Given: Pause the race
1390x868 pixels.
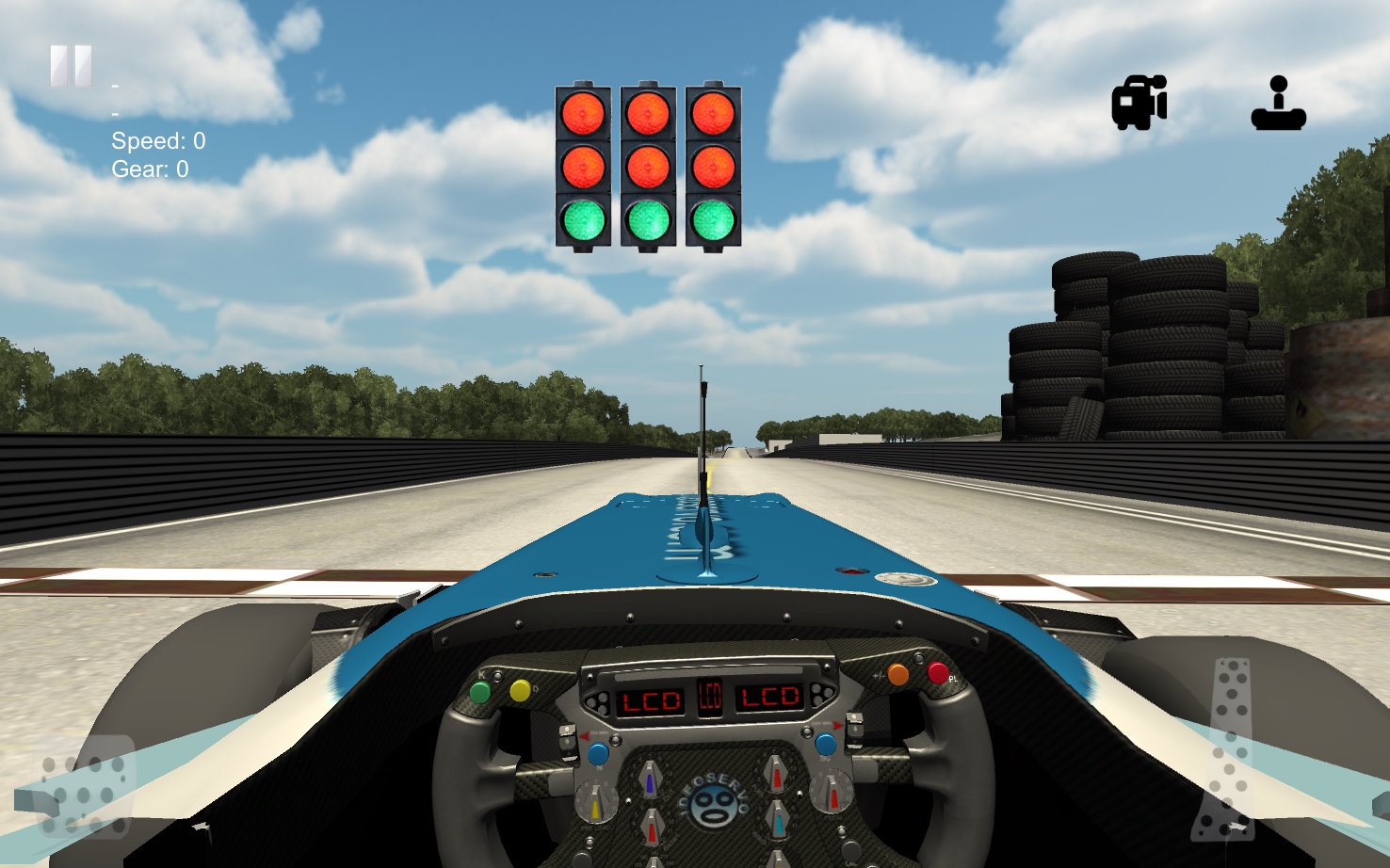Looking at the screenshot, I should pyautogui.click(x=70, y=64).
